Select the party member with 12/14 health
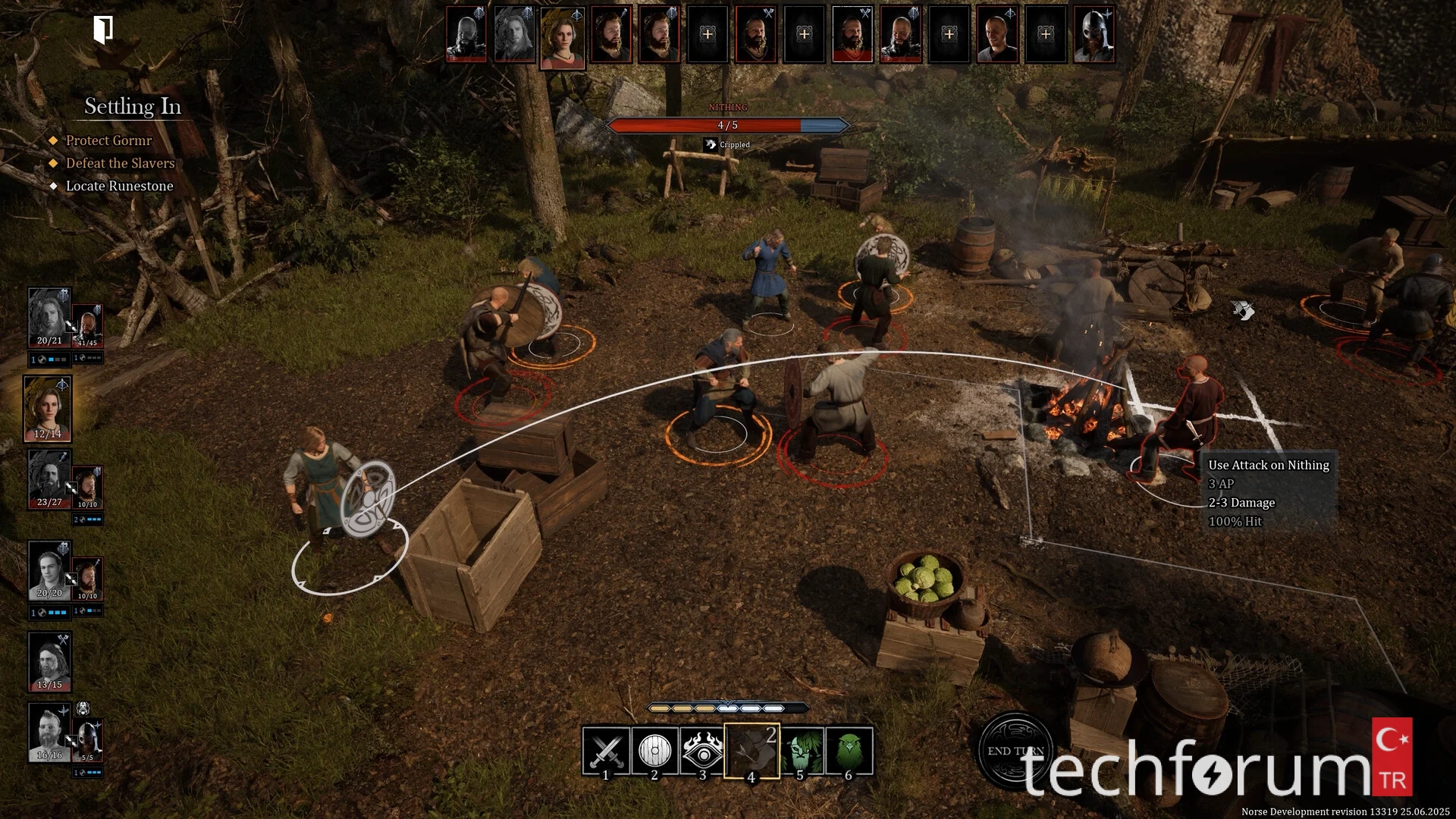The width and height of the screenshot is (1456, 819). tap(48, 408)
